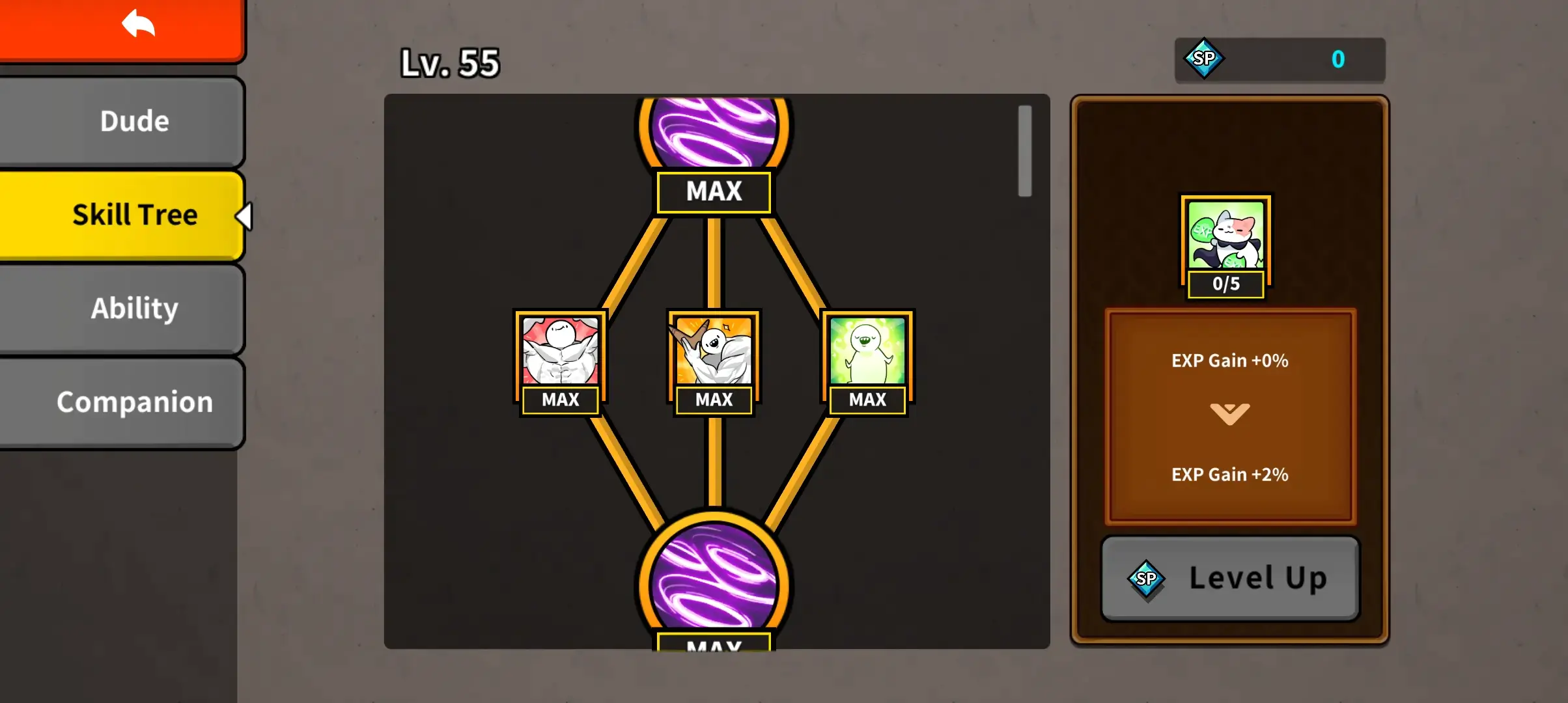
Task: Click the downward chevron in the EXP panel
Action: (x=1229, y=413)
